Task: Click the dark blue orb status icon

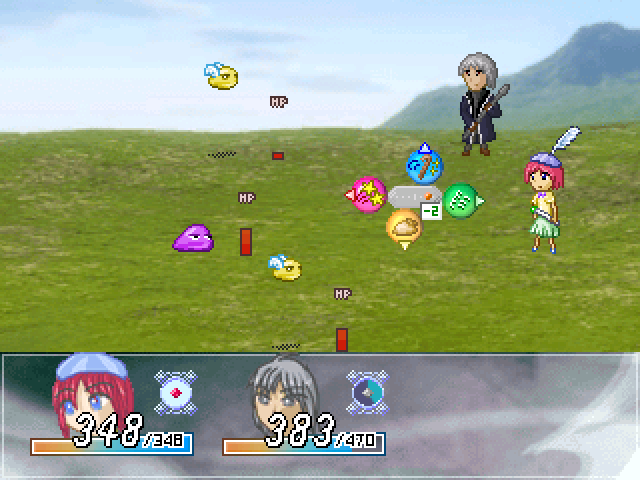Action: pyautogui.click(x=367, y=391)
